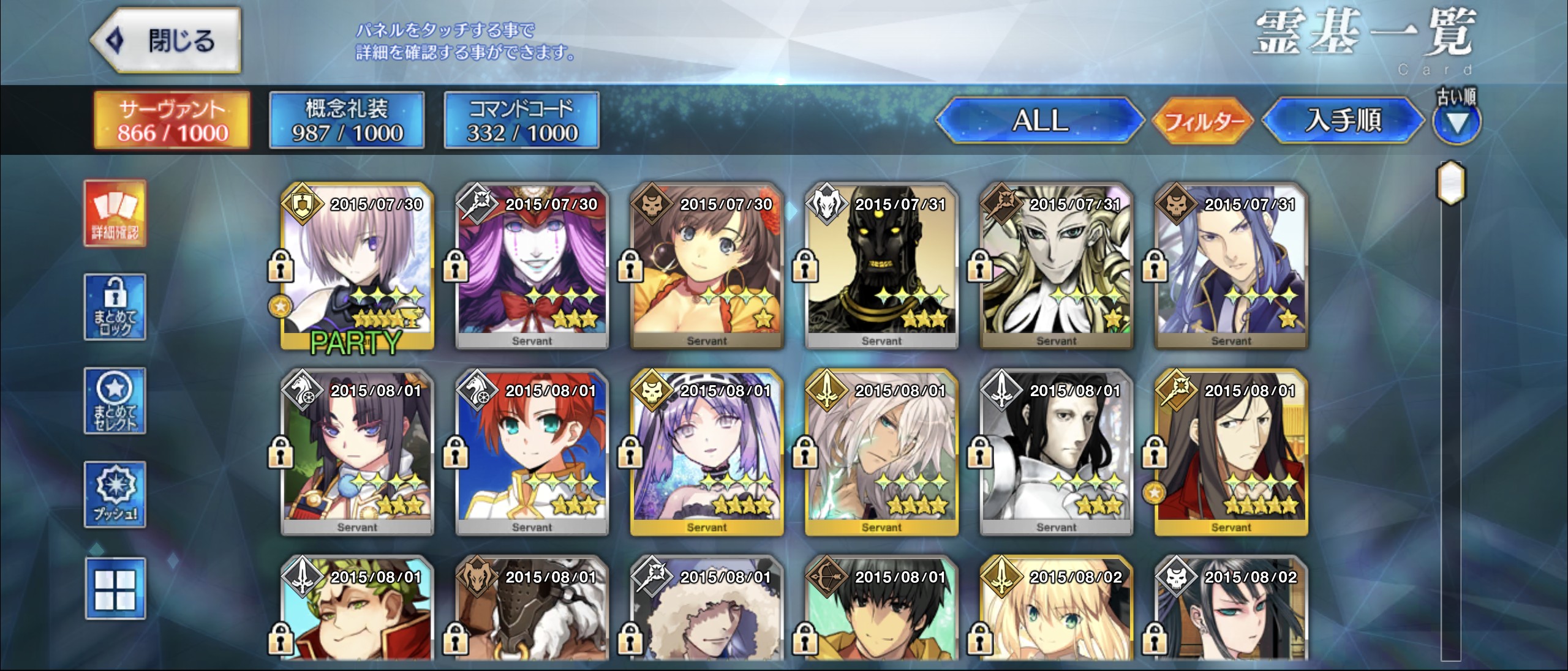The width and height of the screenshot is (1568, 671).
Task: Click the まとめてセレクト bulk select button
Action: pyautogui.click(x=115, y=401)
